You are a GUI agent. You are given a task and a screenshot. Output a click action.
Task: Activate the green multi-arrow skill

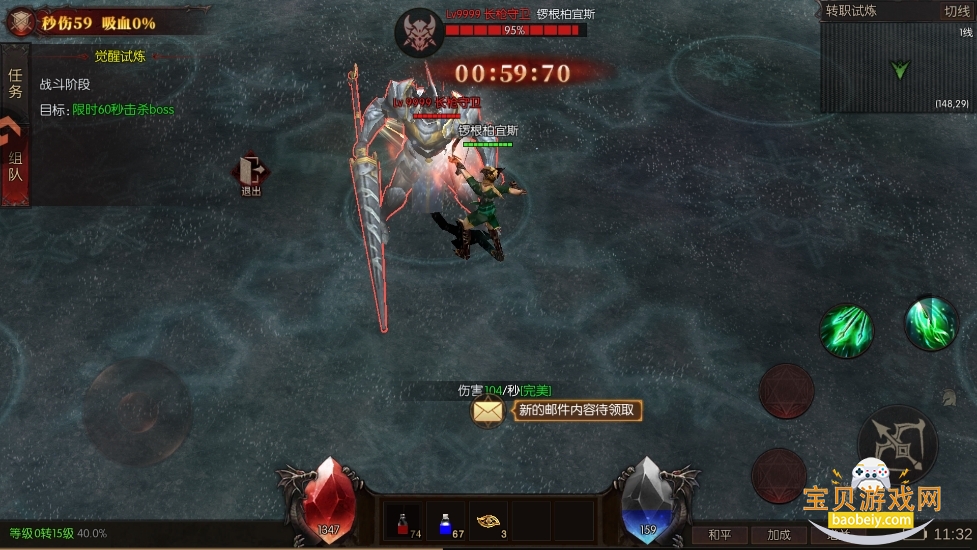coord(846,330)
